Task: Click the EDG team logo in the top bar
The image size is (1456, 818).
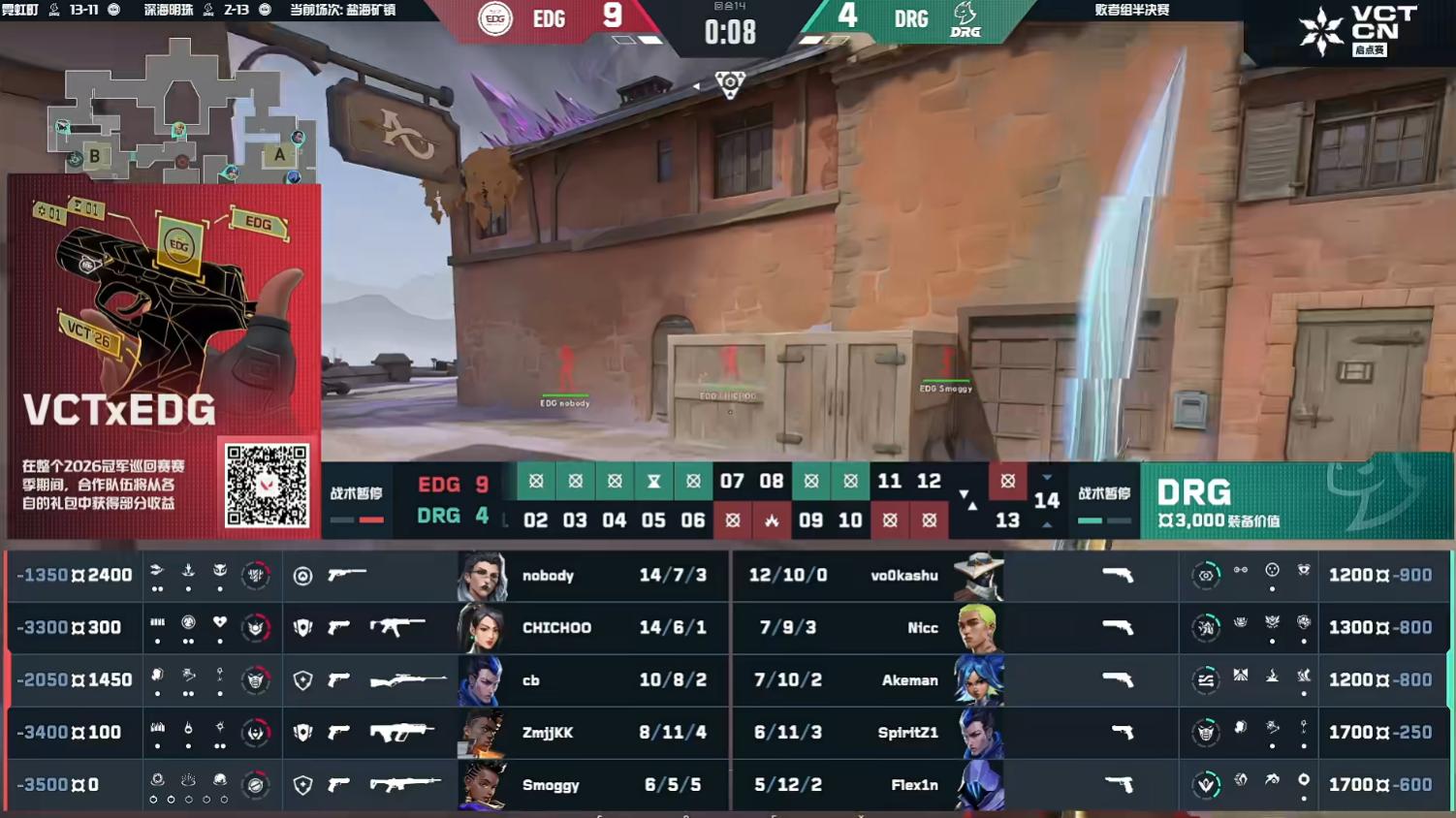Action: 495,19
